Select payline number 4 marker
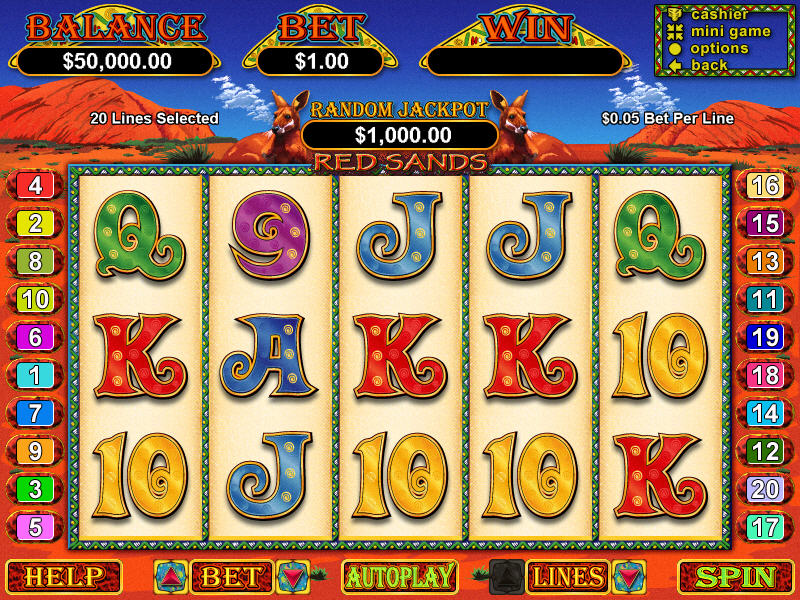This screenshot has height=600, width=800. 35,185
